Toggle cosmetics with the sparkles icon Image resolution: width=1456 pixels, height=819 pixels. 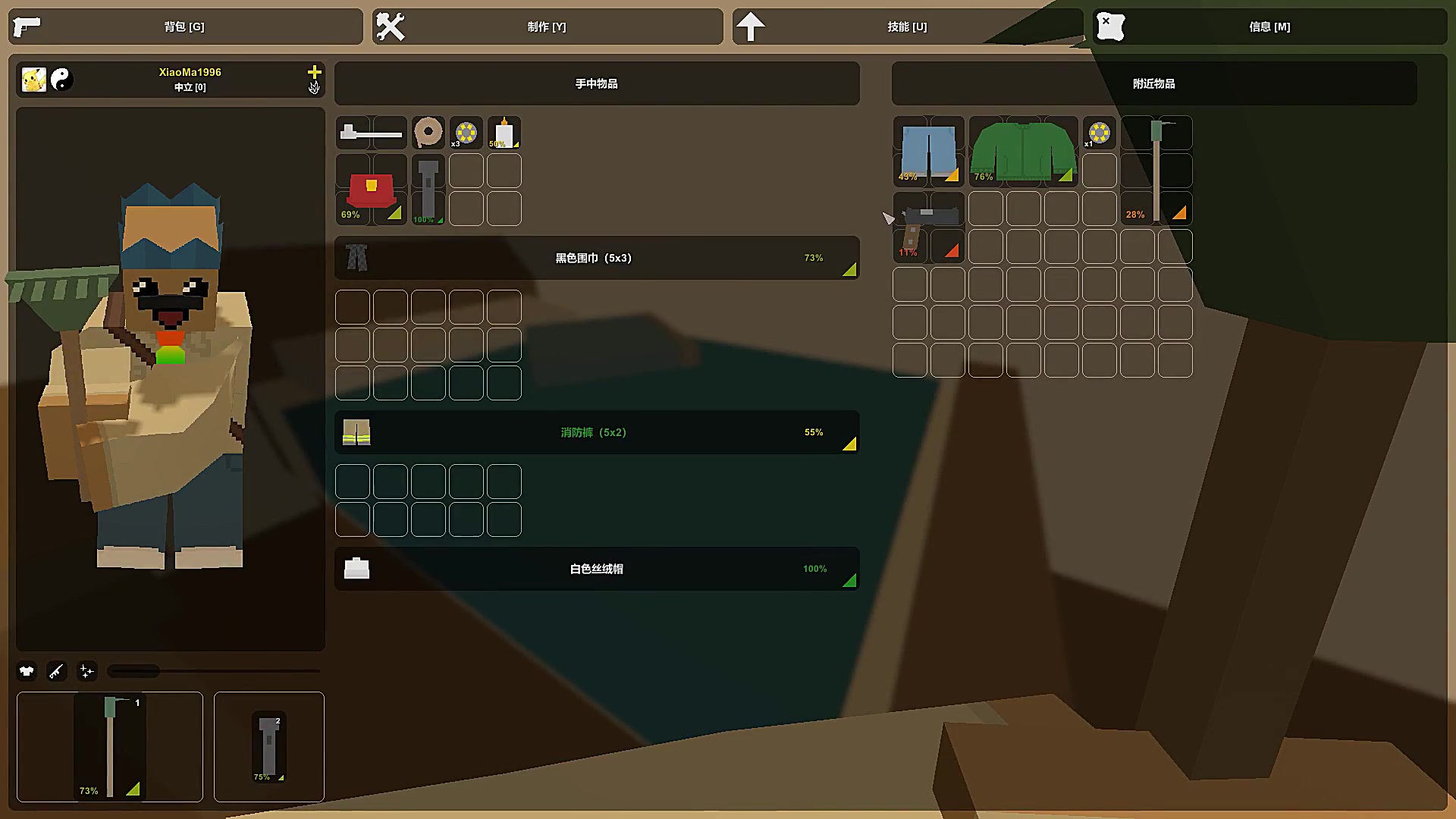click(x=87, y=670)
